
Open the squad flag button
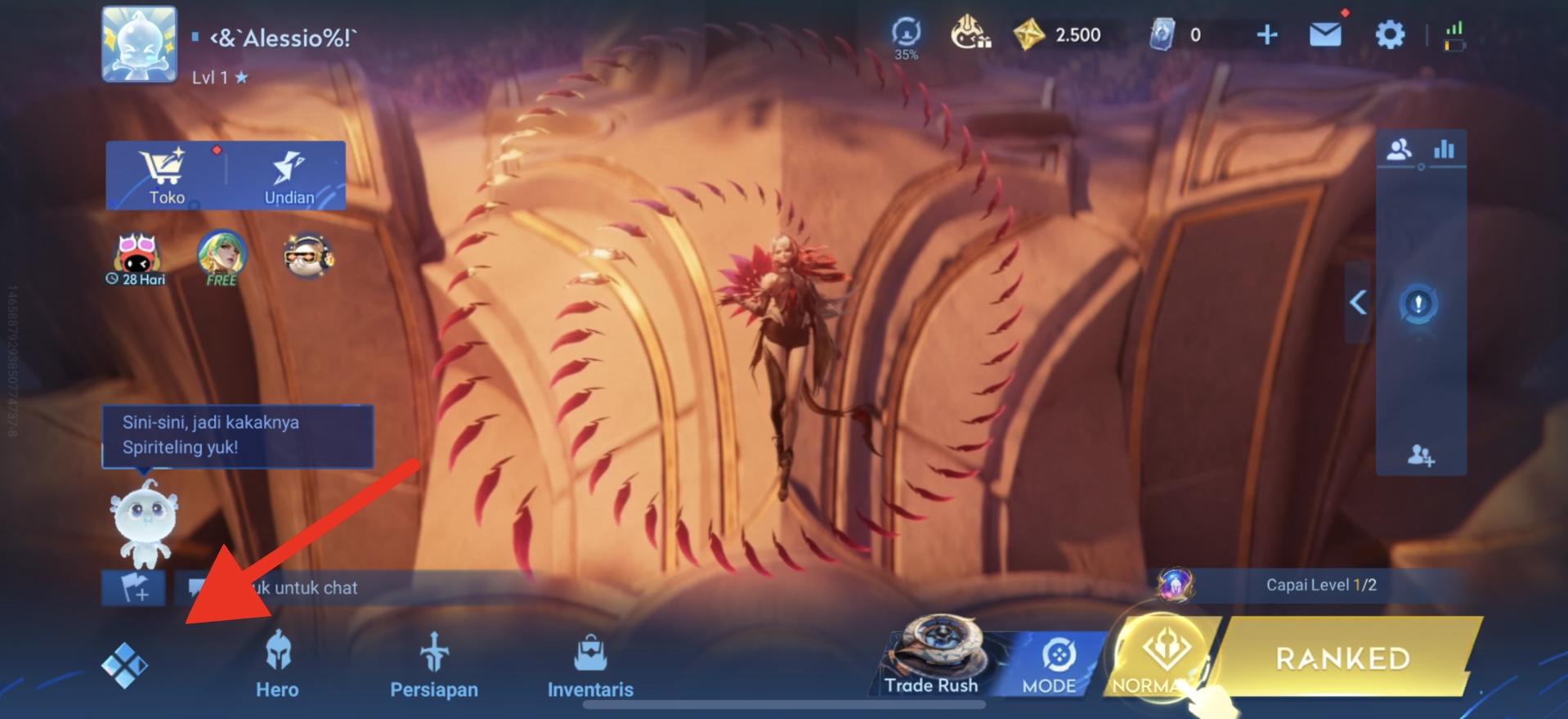(x=133, y=588)
